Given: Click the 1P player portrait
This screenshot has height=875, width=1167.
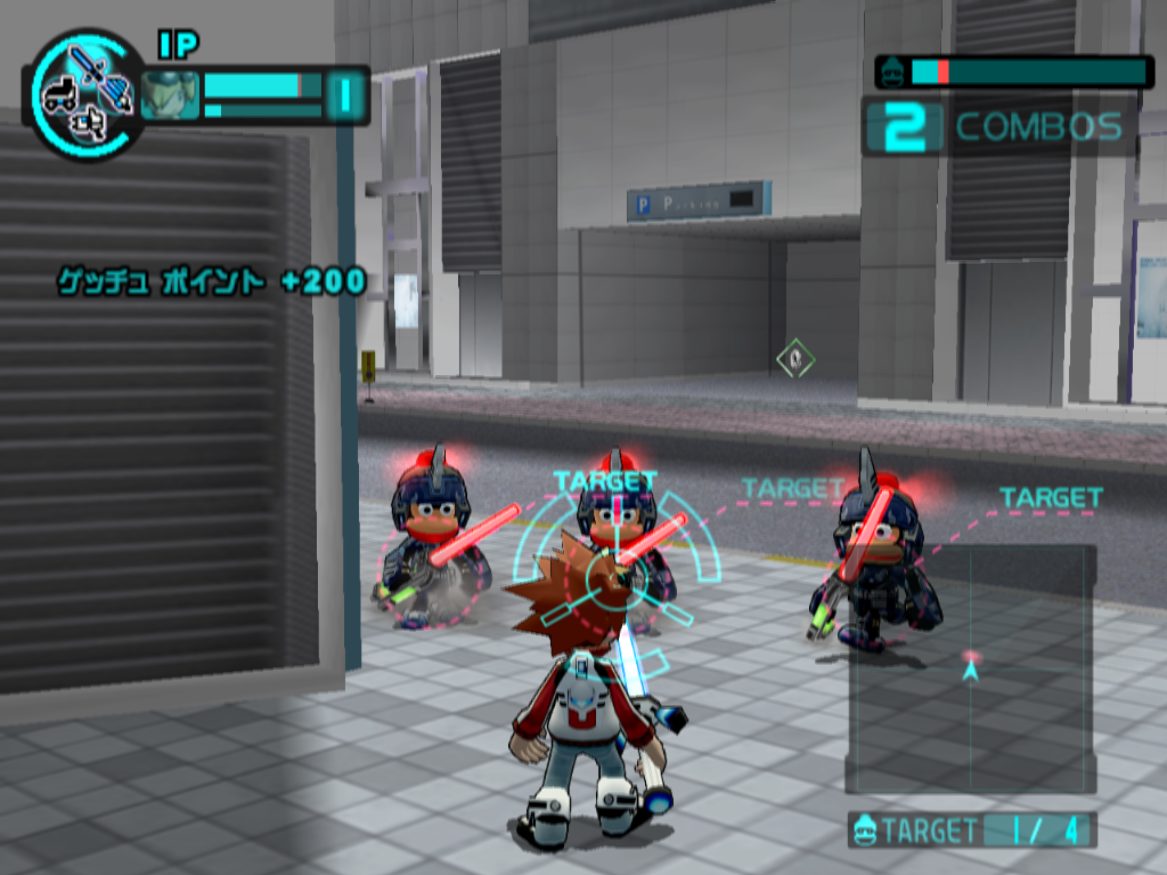Looking at the screenshot, I should [170, 96].
